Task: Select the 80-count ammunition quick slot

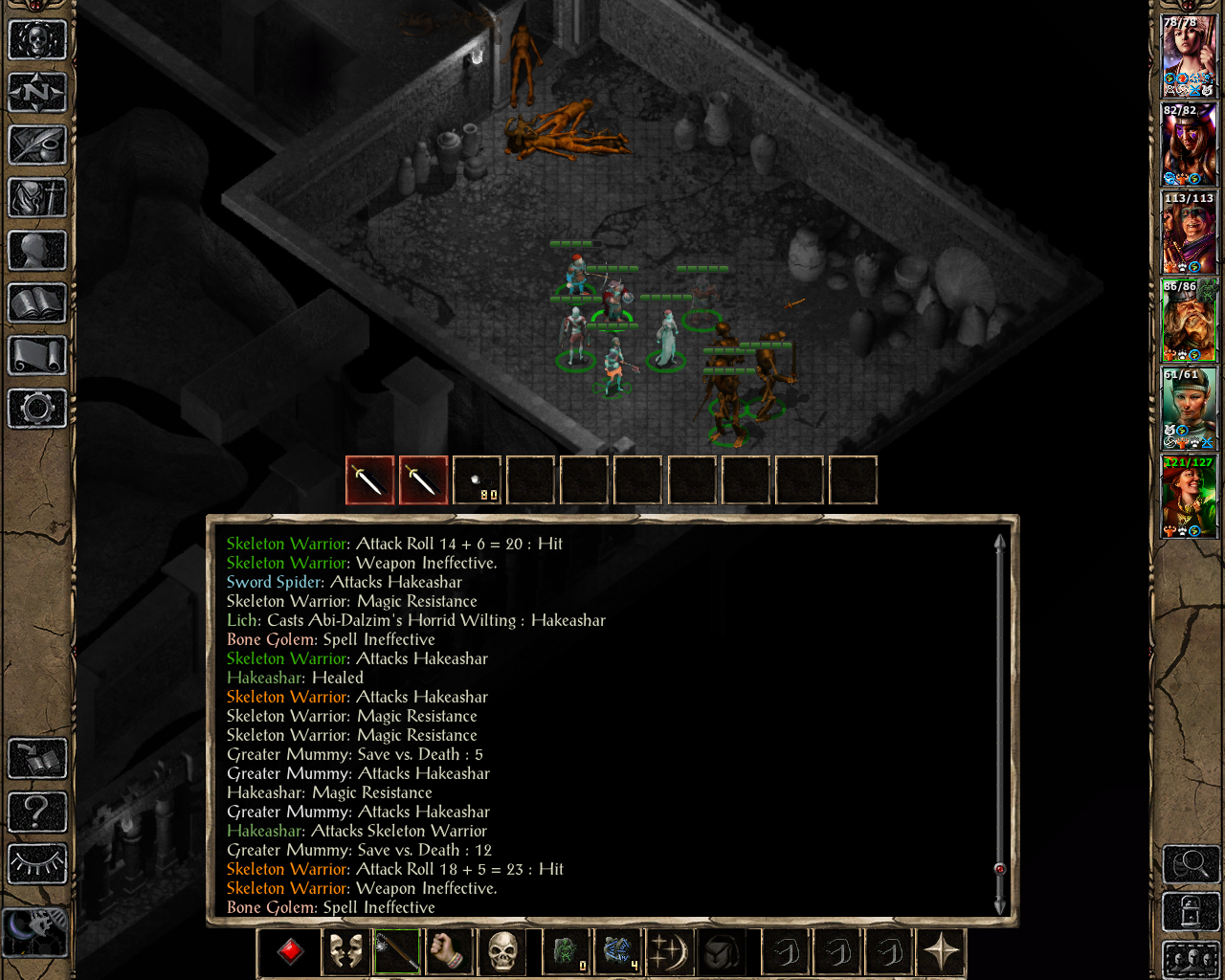Action: coord(477,479)
